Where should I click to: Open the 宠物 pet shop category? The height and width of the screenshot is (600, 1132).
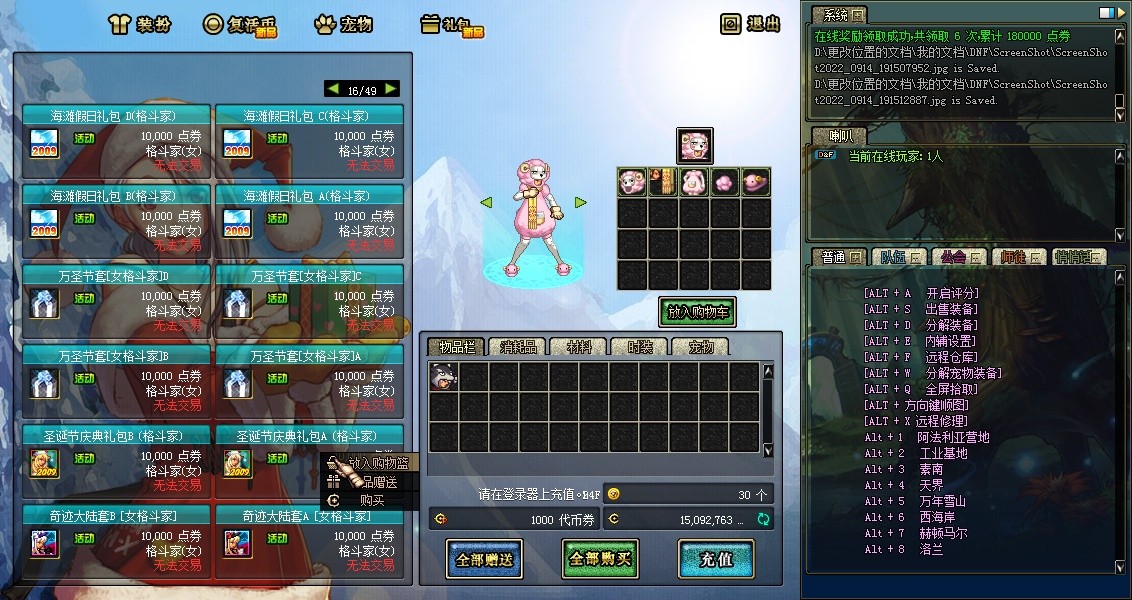click(343, 24)
